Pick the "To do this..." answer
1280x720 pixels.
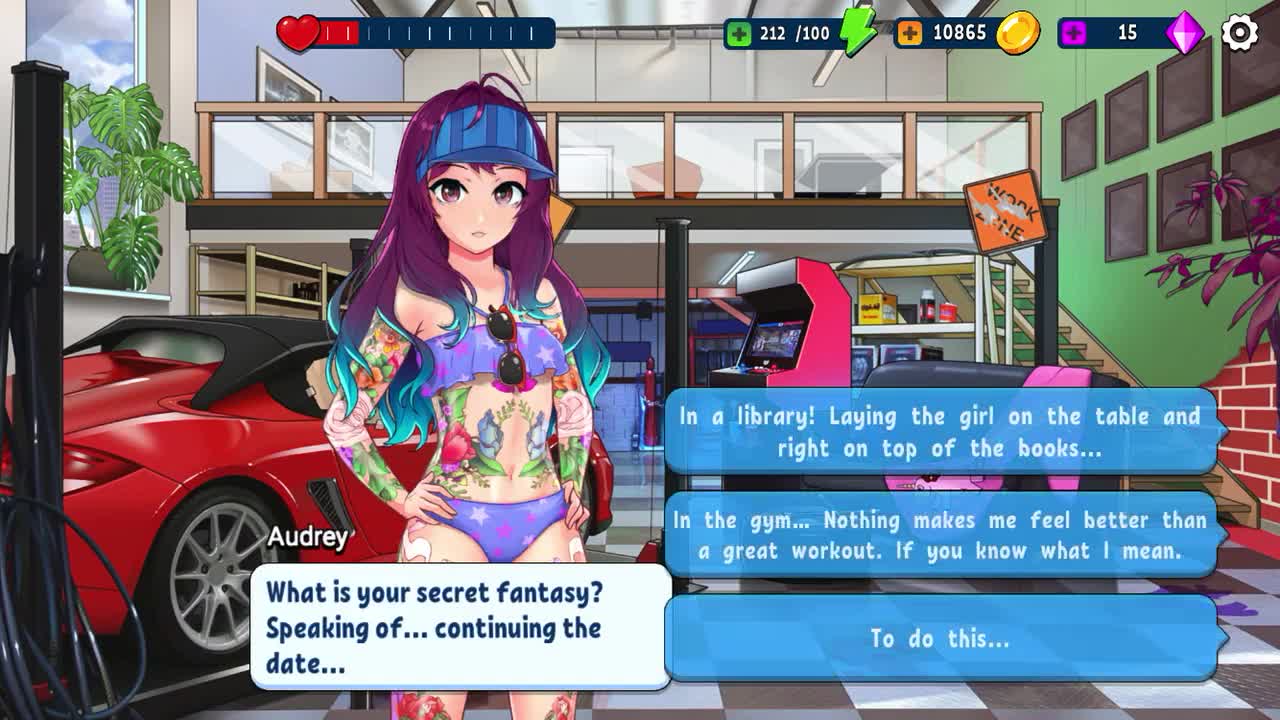pyautogui.click(x=940, y=638)
